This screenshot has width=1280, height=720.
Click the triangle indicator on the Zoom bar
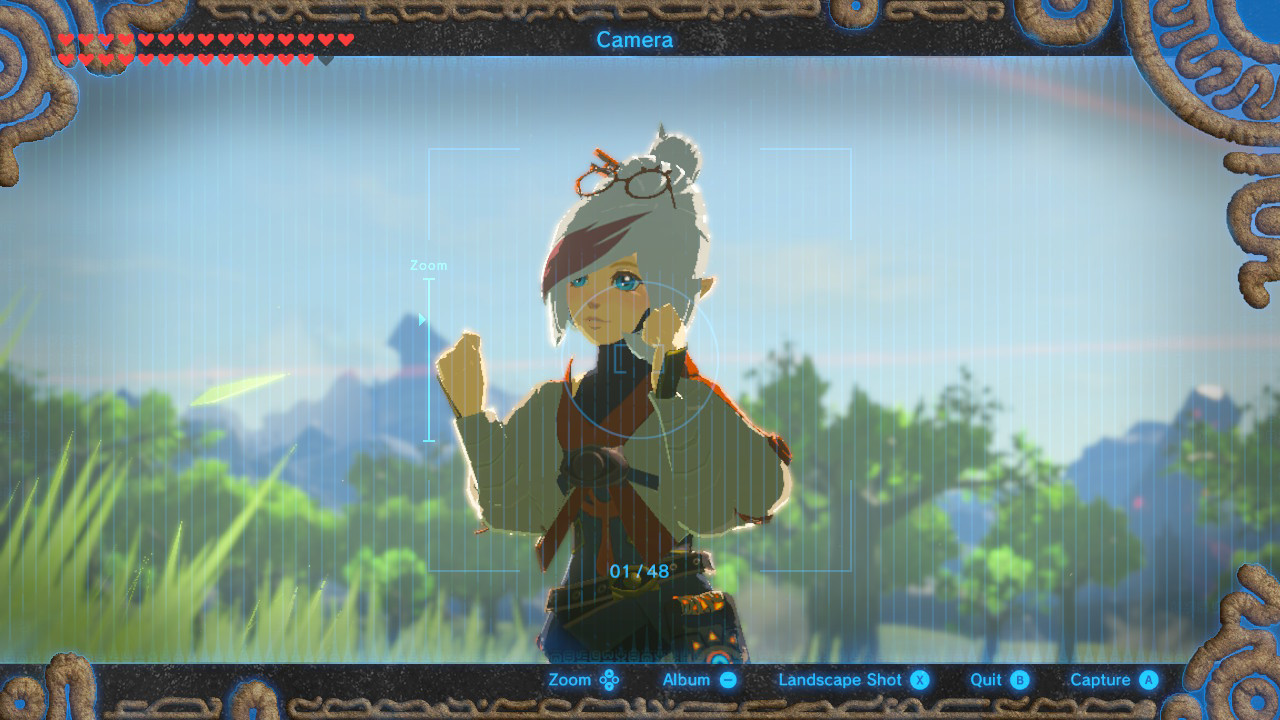[x=422, y=319]
